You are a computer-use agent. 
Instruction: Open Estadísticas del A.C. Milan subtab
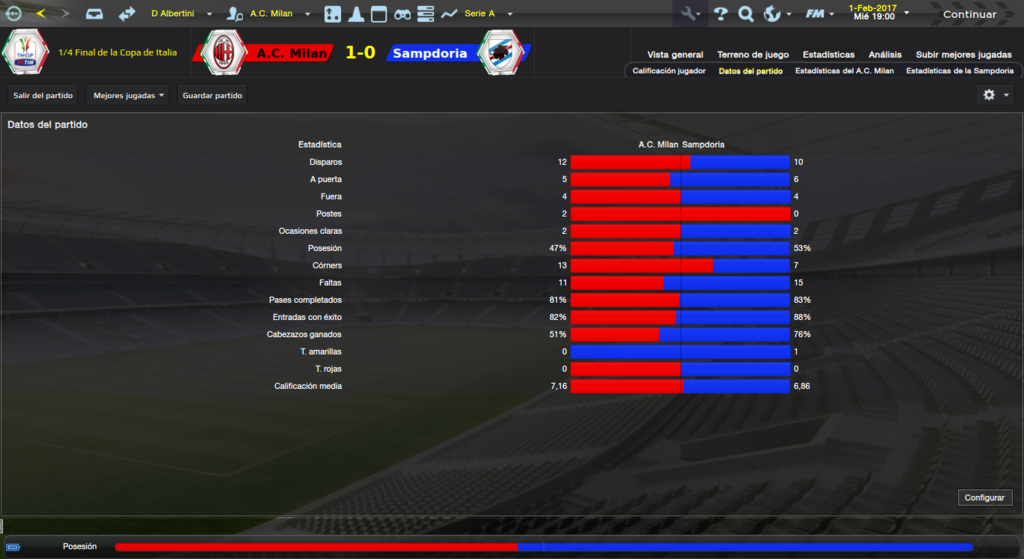(845, 71)
